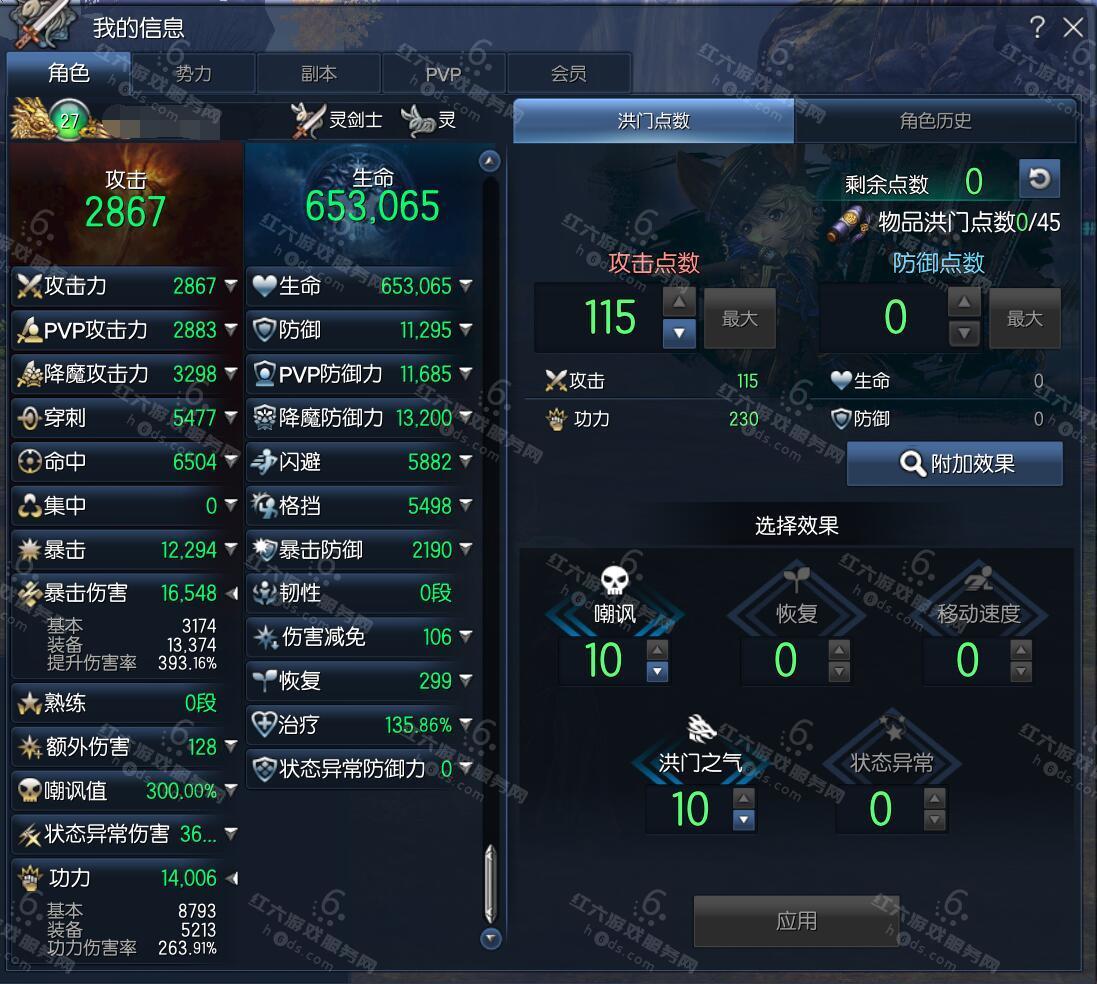Reset points with the circular arrow button

click(1039, 179)
